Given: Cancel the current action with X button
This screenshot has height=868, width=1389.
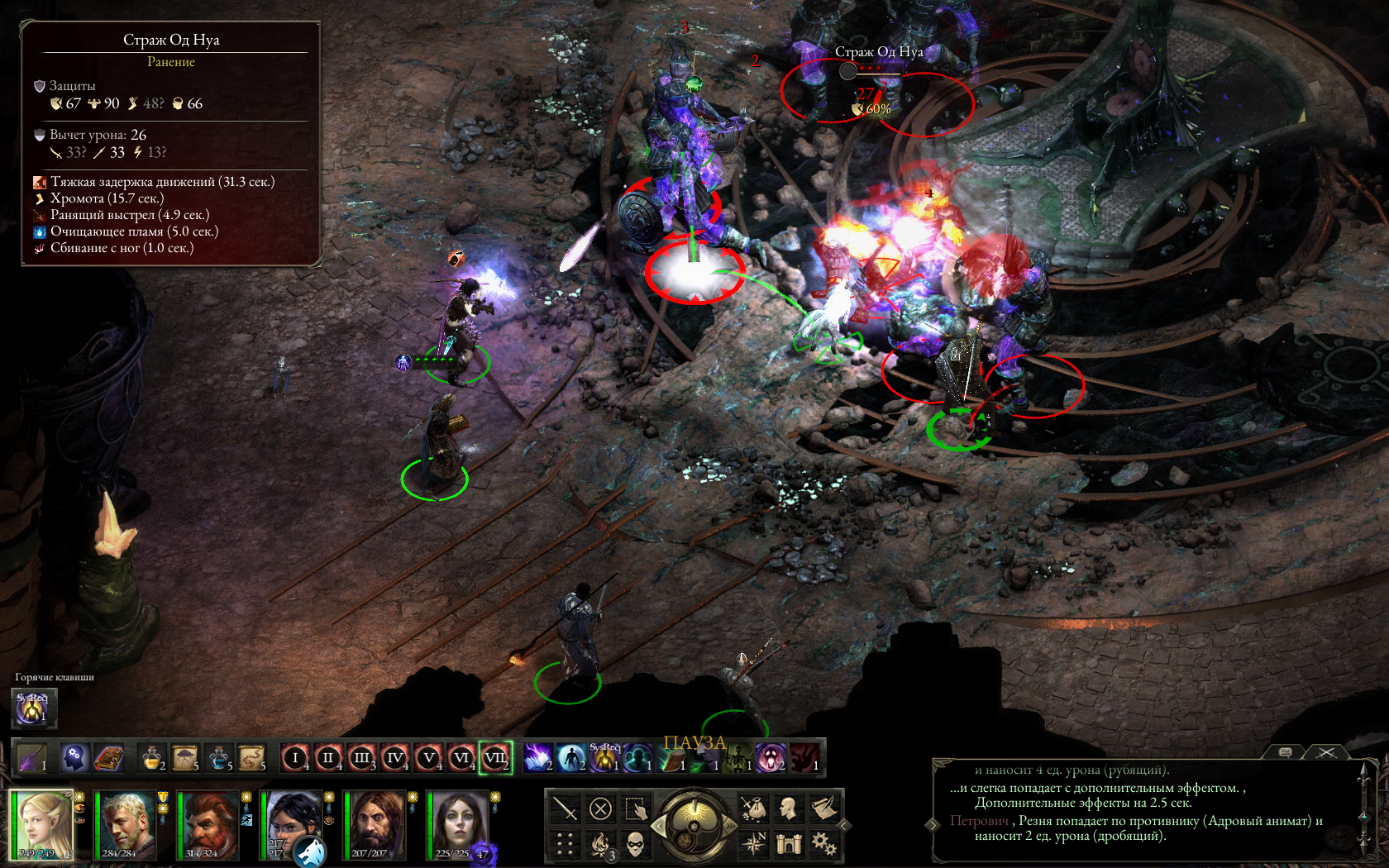Looking at the screenshot, I should [x=600, y=808].
